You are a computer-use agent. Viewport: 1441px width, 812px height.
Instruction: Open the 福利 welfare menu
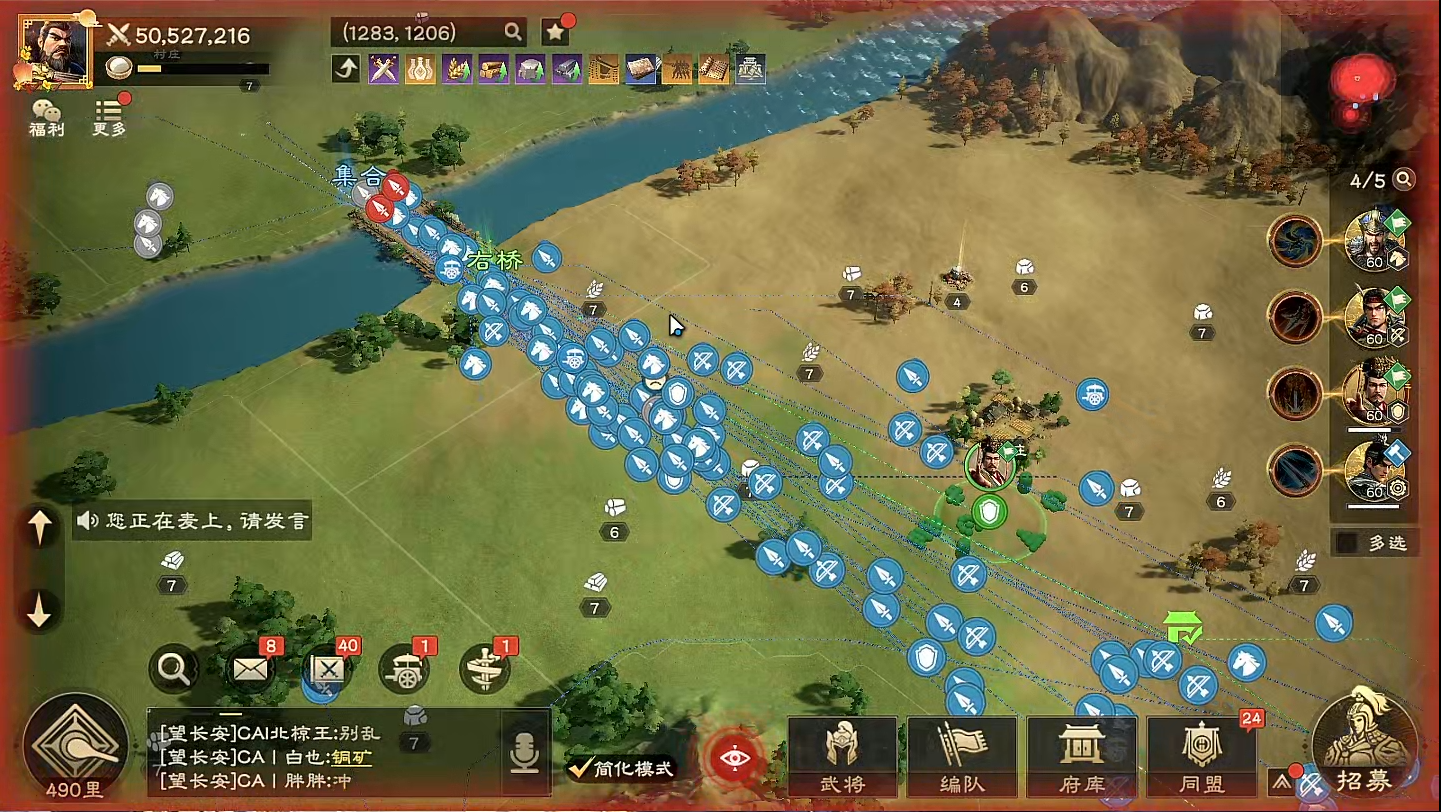click(46, 117)
